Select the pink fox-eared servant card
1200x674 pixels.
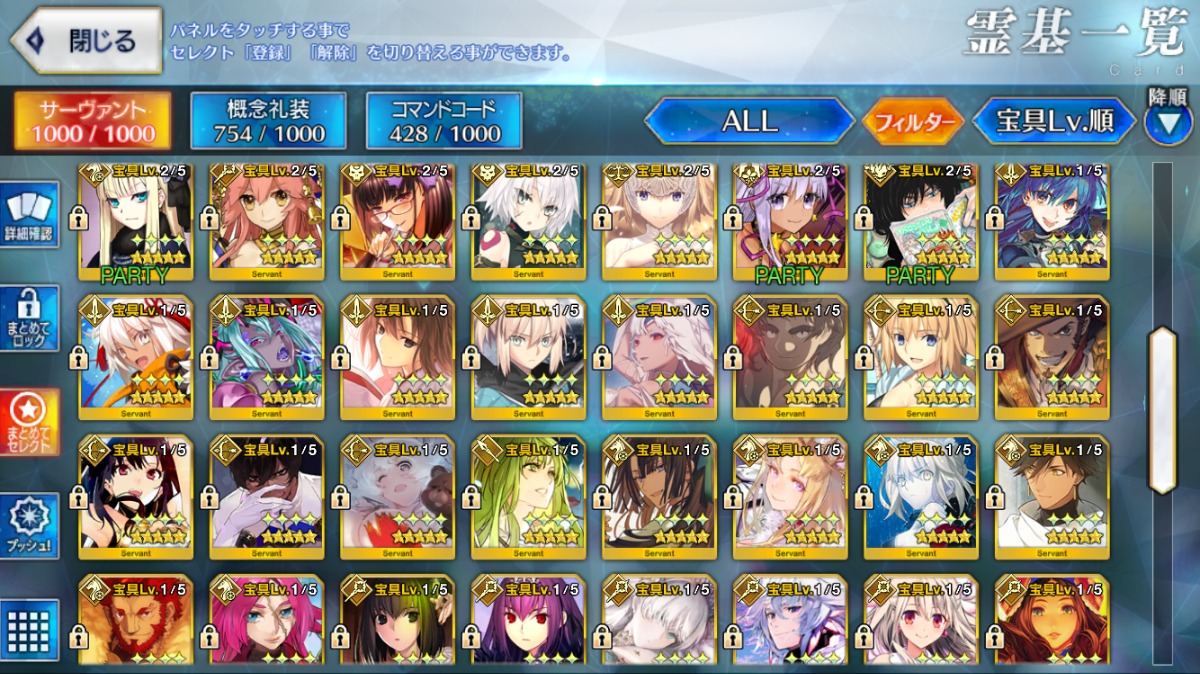(x=266, y=222)
